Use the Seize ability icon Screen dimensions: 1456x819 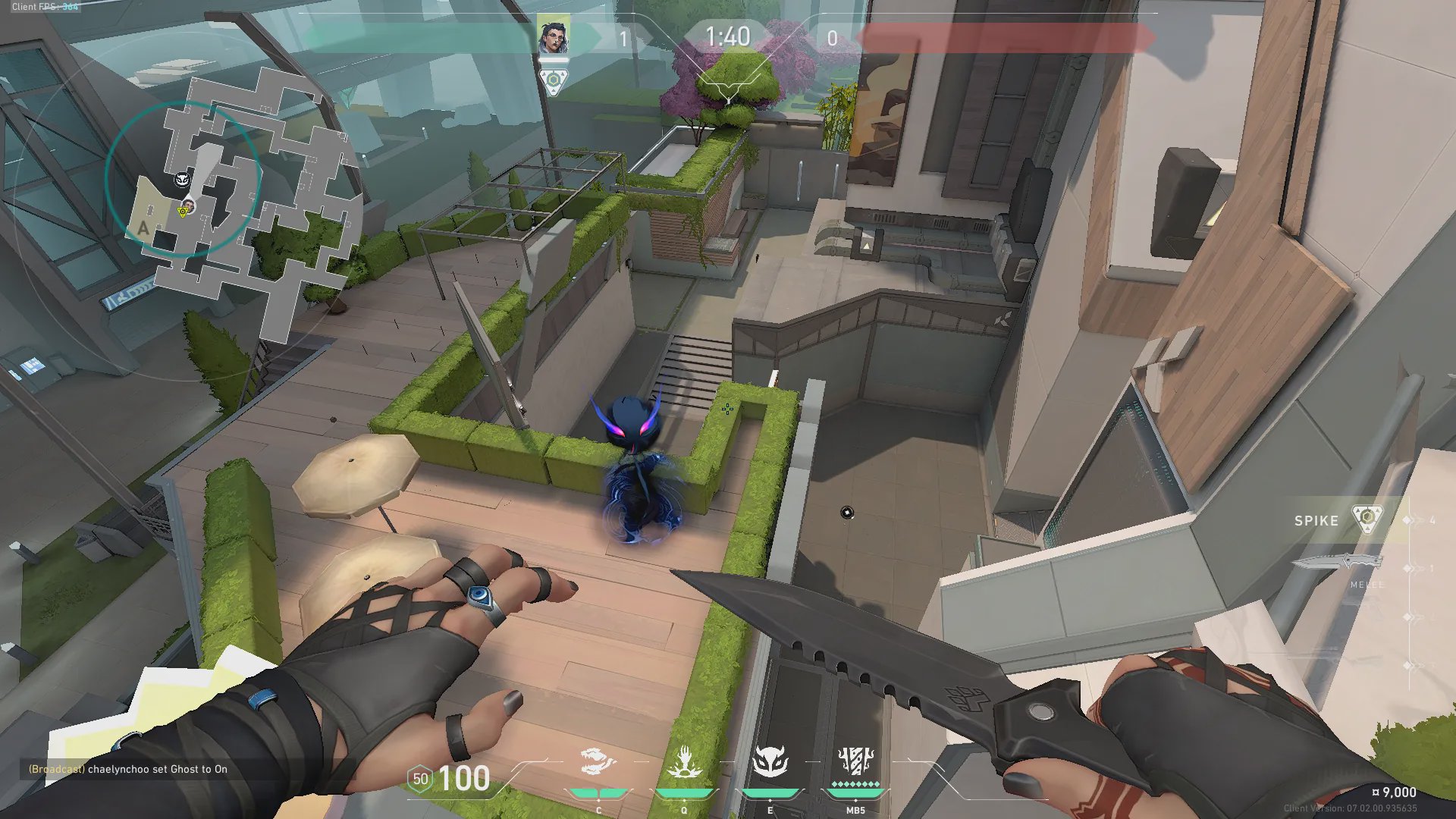click(684, 761)
